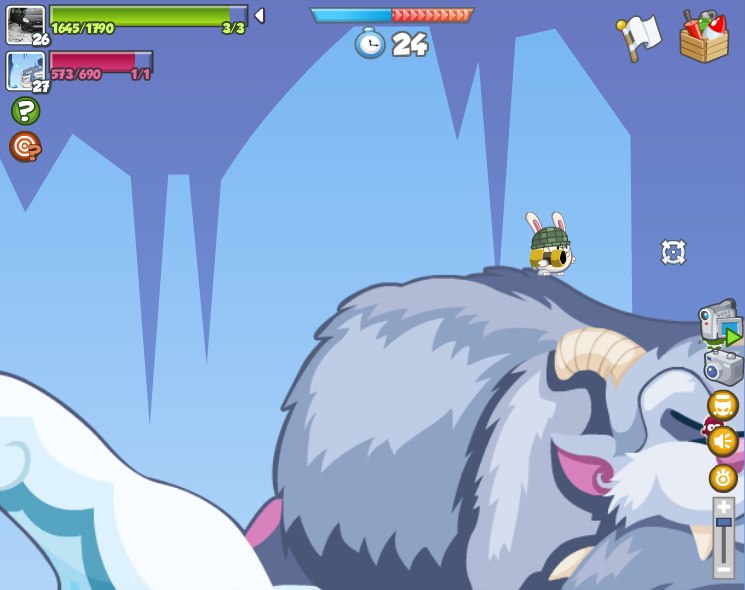The height and width of the screenshot is (590, 745).
Task: Click the orange target hint button
Action: click(x=25, y=147)
